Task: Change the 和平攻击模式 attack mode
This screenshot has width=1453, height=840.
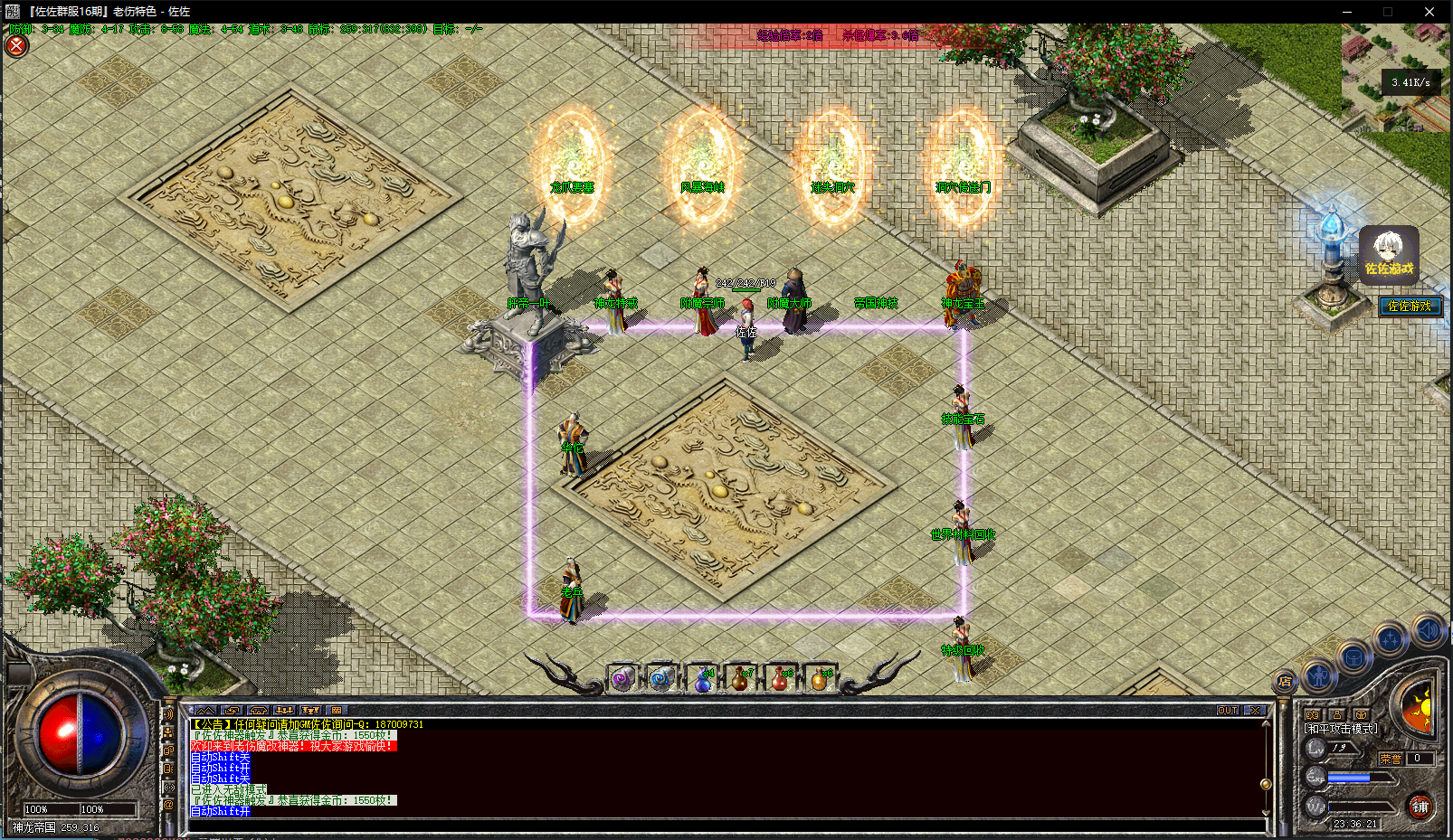Action: pos(1341,728)
